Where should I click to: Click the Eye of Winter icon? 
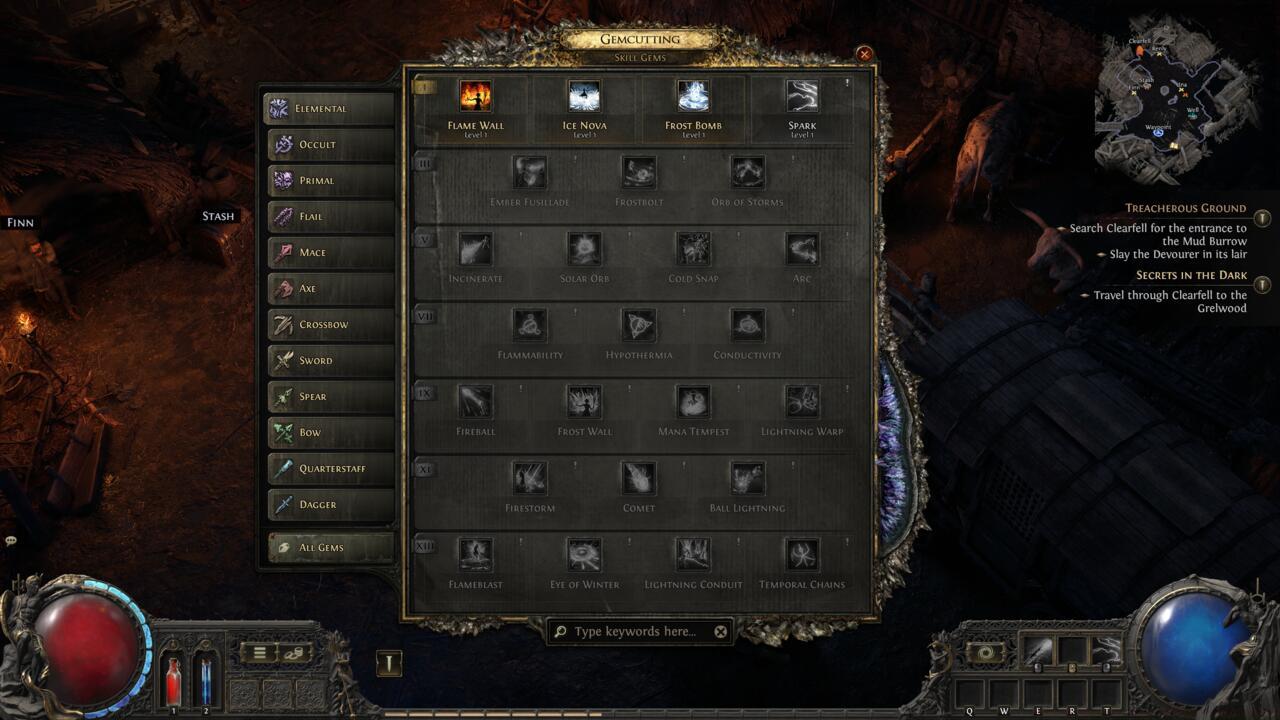click(x=584, y=556)
